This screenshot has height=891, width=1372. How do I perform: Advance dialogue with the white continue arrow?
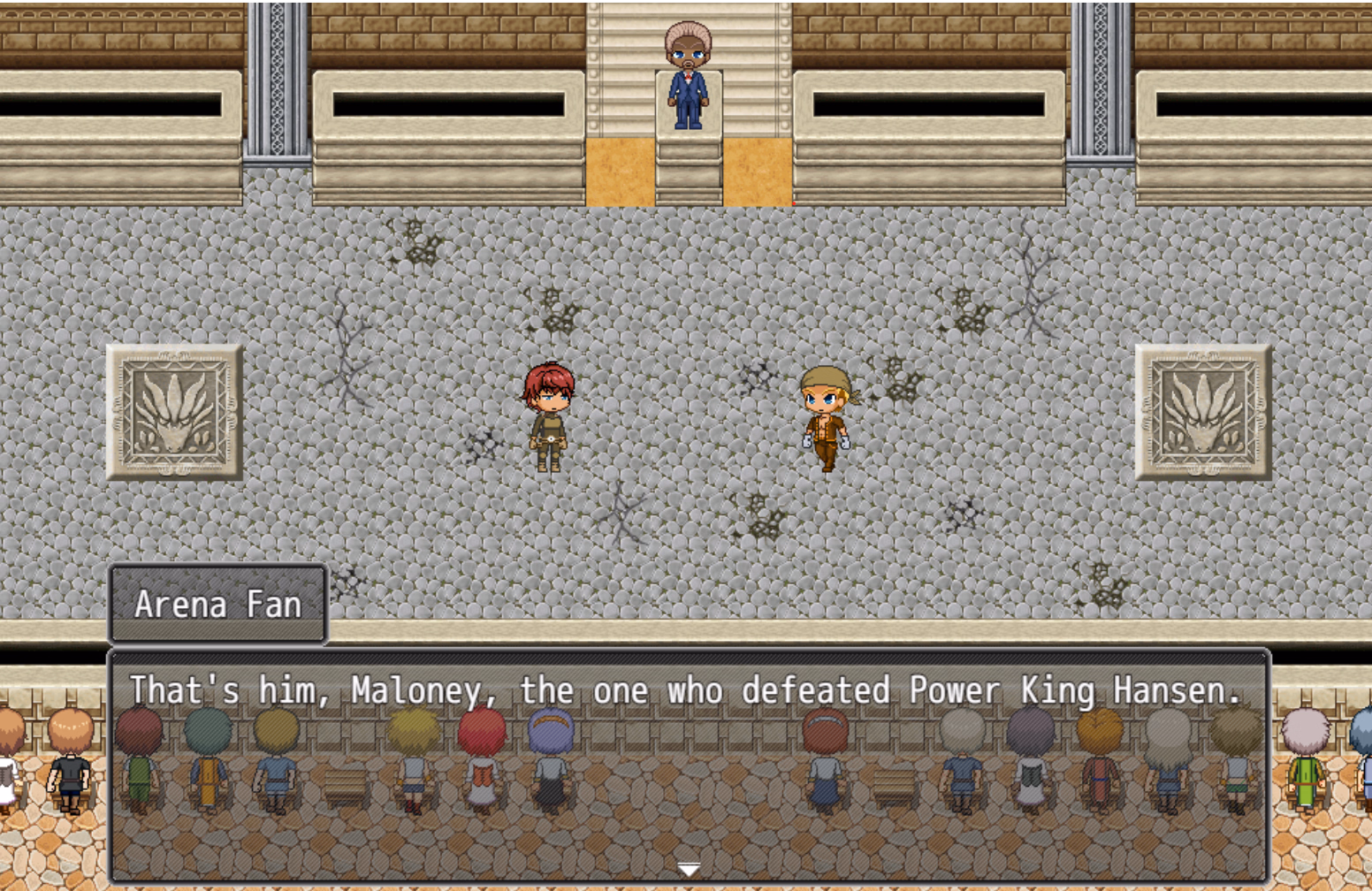pos(689,870)
